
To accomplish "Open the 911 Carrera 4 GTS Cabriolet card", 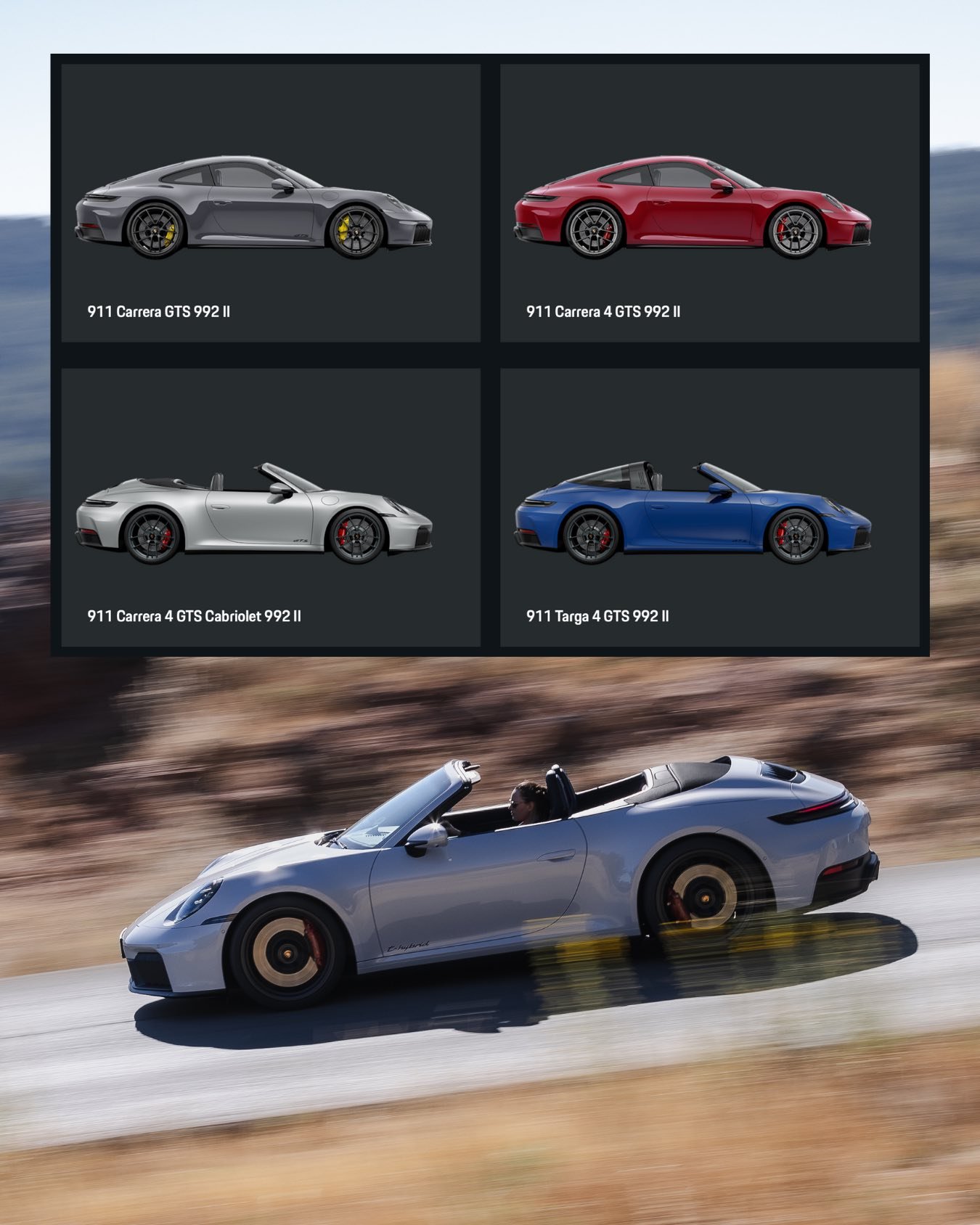I will click(x=270, y=507).
